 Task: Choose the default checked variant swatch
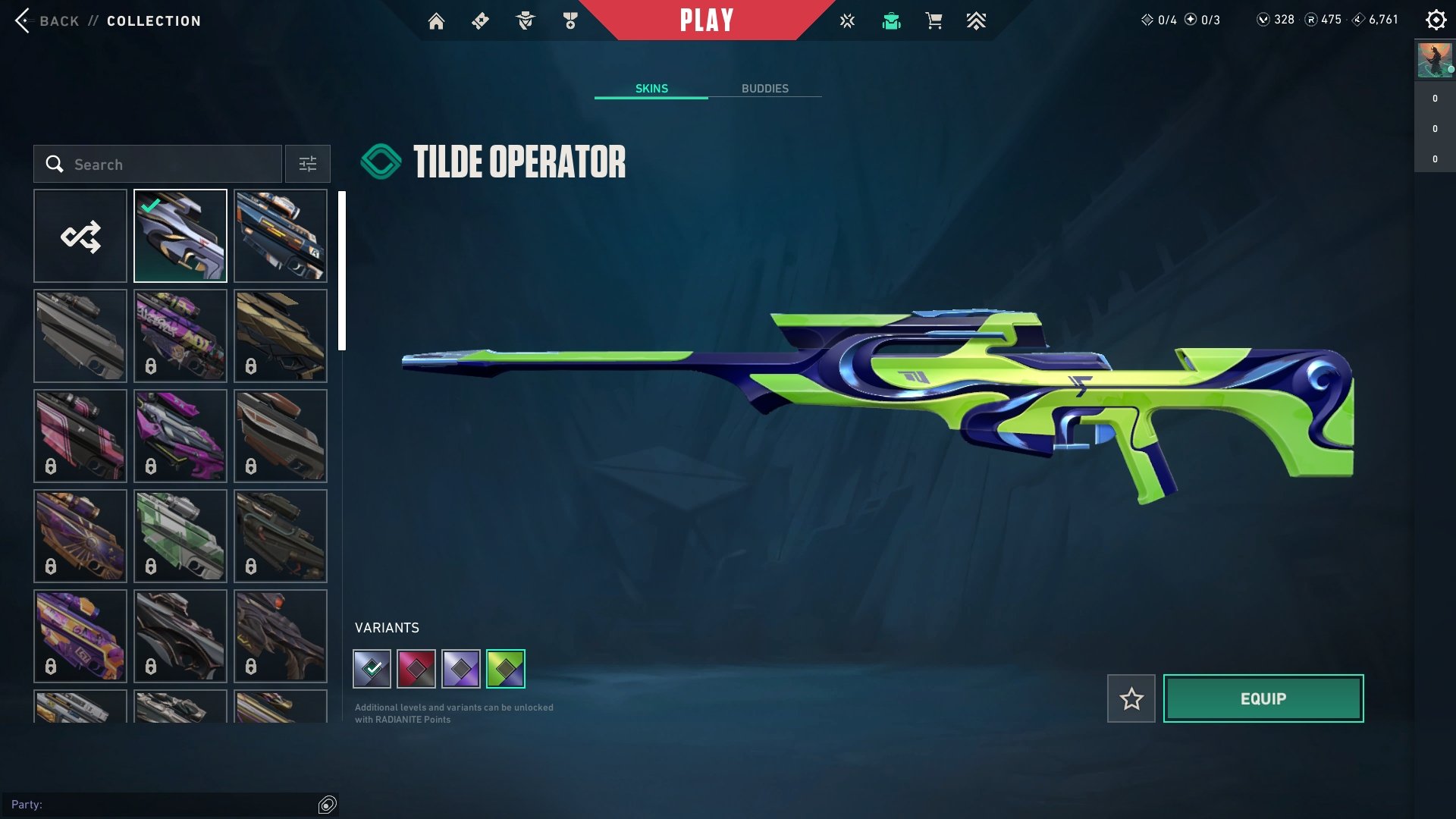(372, 669)
